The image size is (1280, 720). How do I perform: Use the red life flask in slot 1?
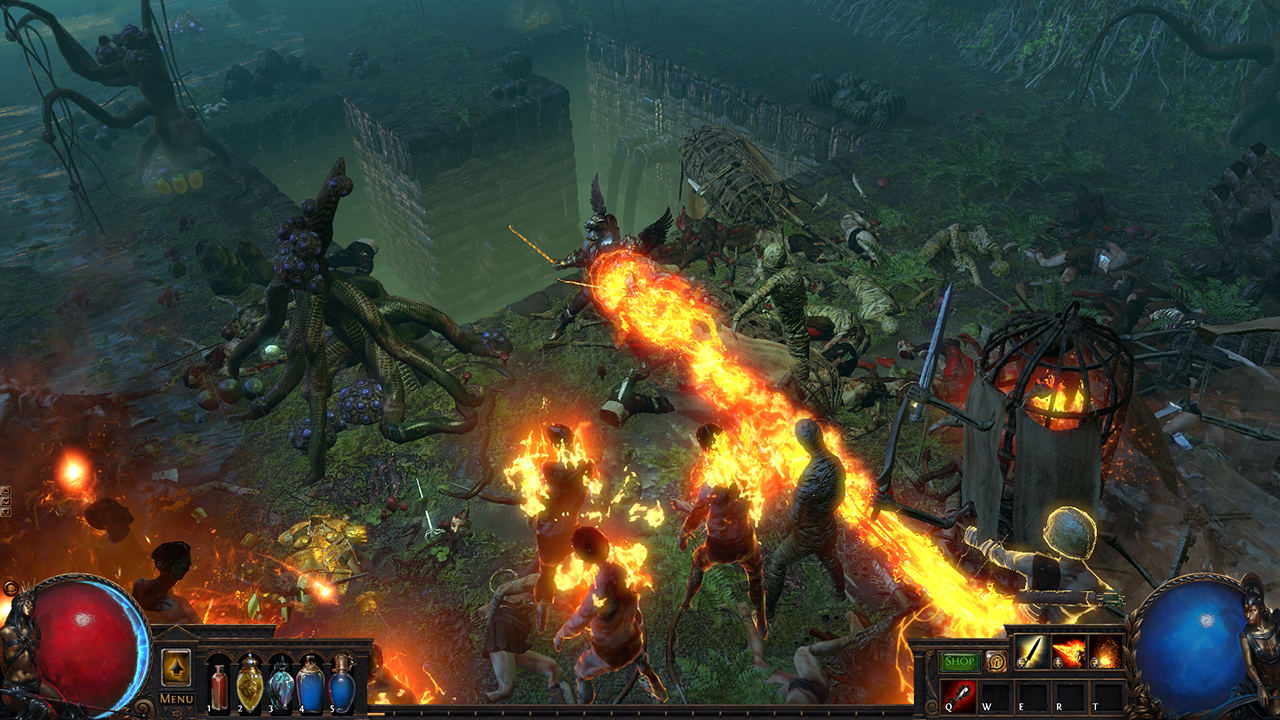pos(219,687)
